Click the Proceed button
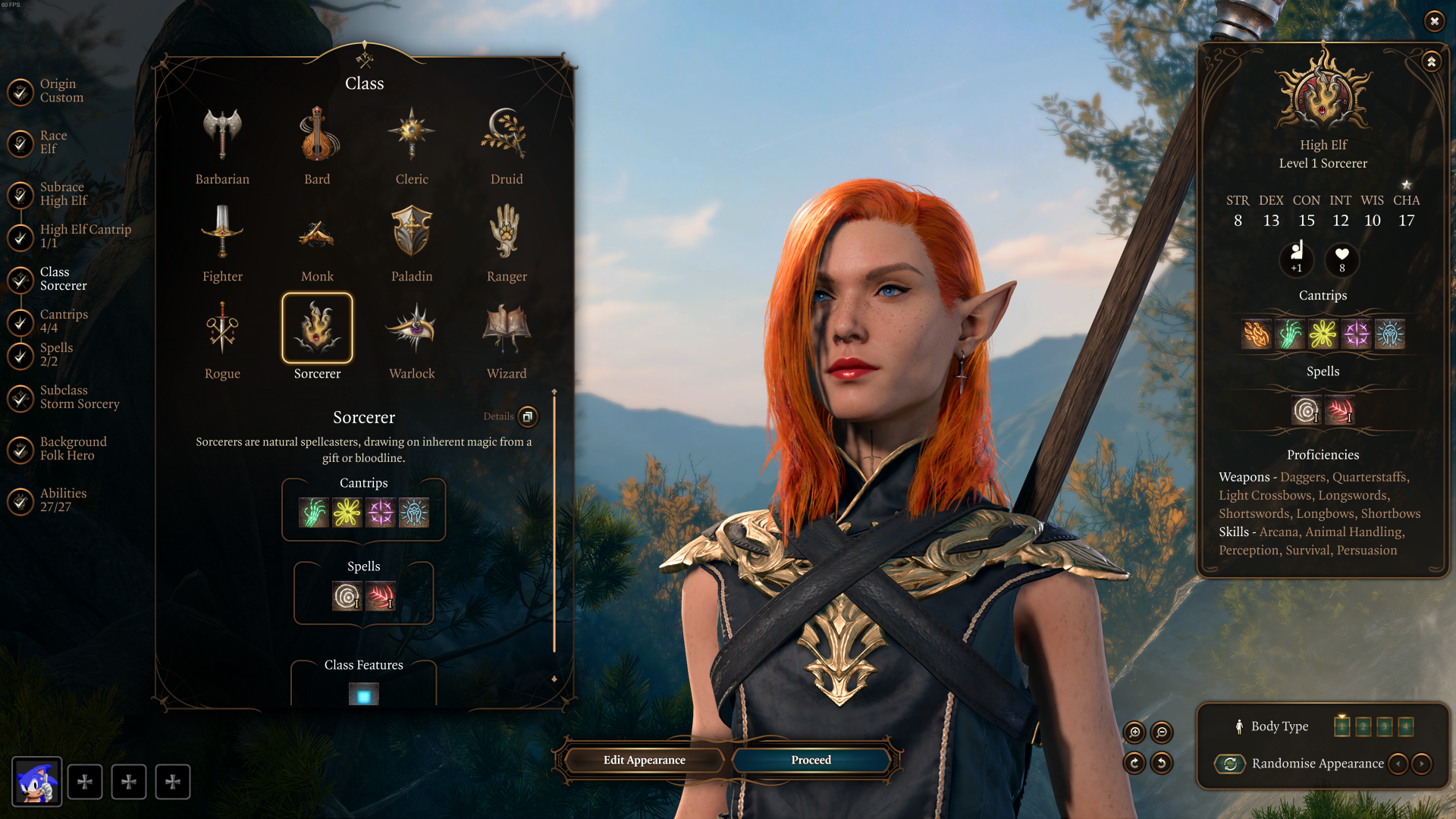The image size is (1456, 819). tap(811, 760)
